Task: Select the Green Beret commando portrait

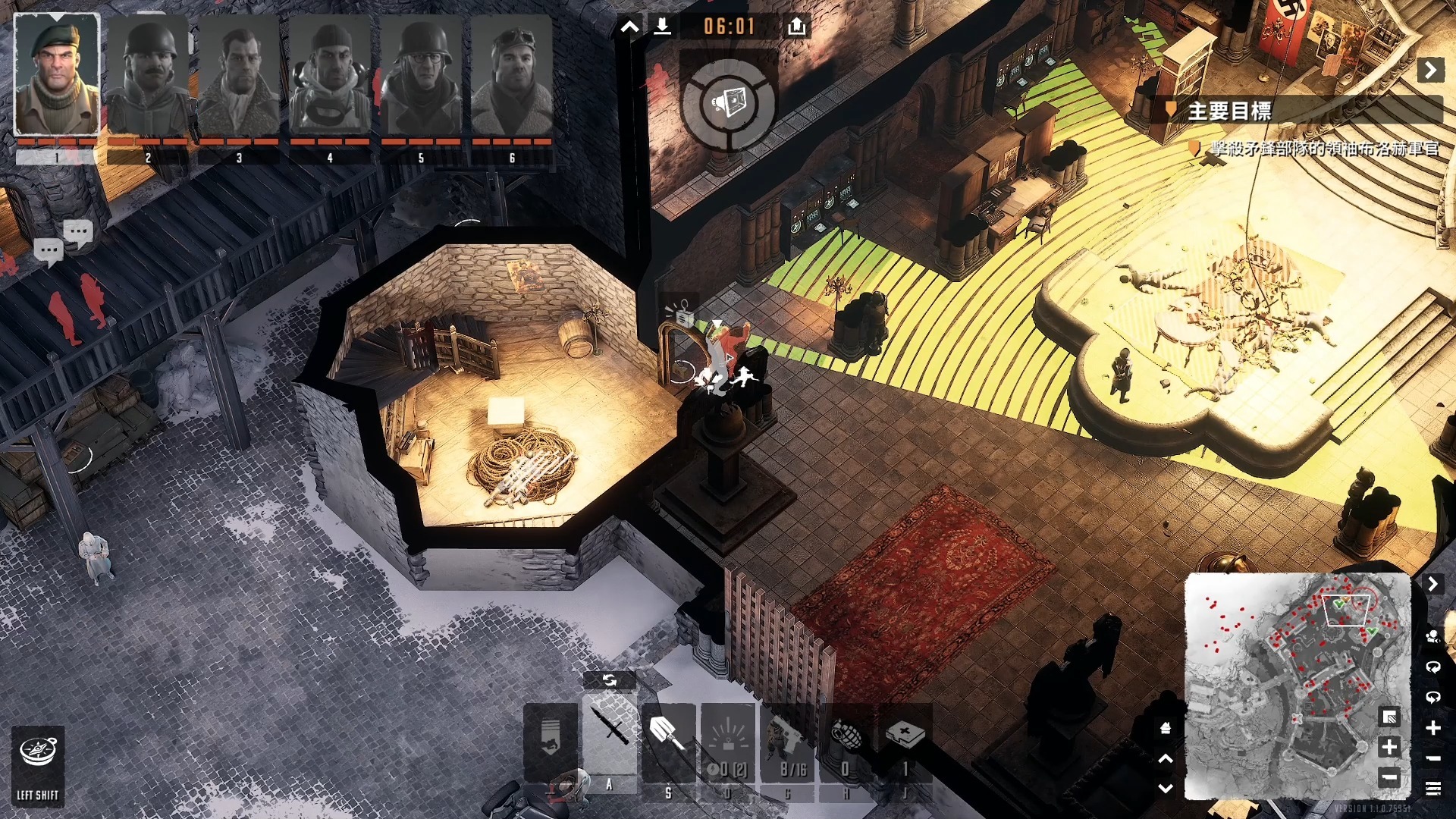Action: (57, 74)
